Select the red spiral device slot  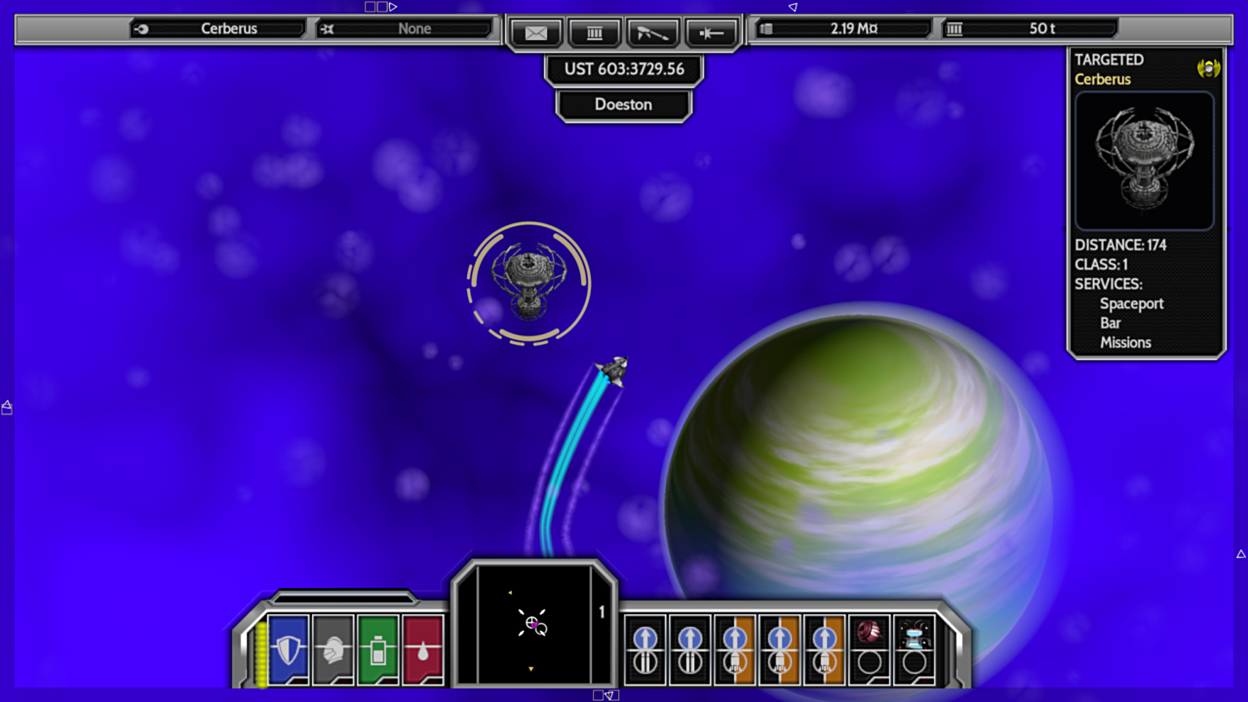pyautogui.click(x=869, y=650)
